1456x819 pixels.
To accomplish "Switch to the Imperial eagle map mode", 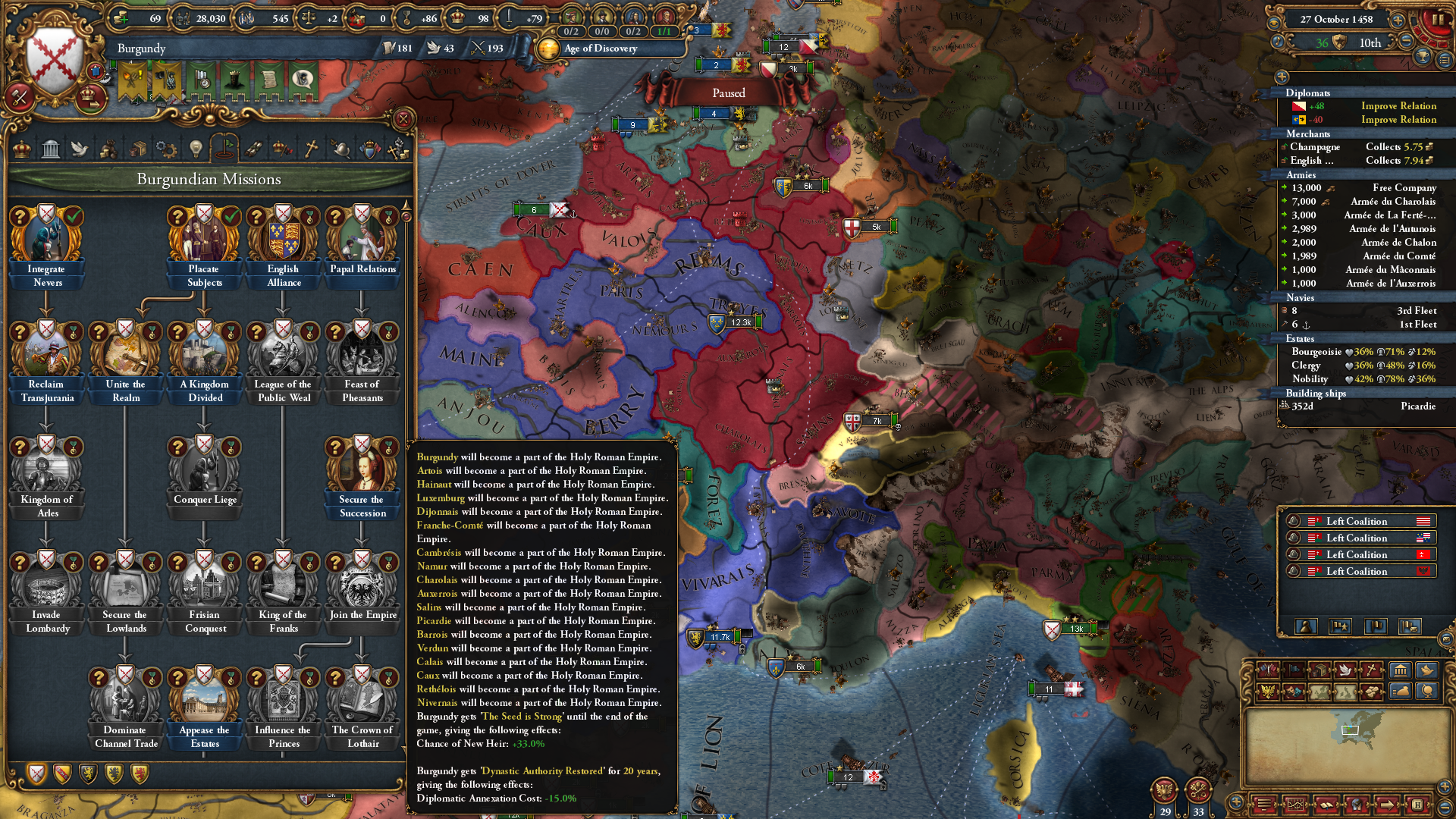I will click(1267, 691).
